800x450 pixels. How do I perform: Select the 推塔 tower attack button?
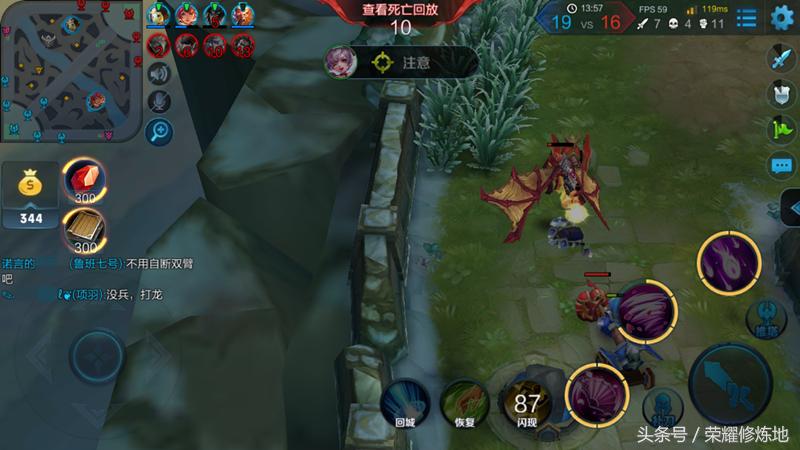pyautogui.click(x=766, y=315)
